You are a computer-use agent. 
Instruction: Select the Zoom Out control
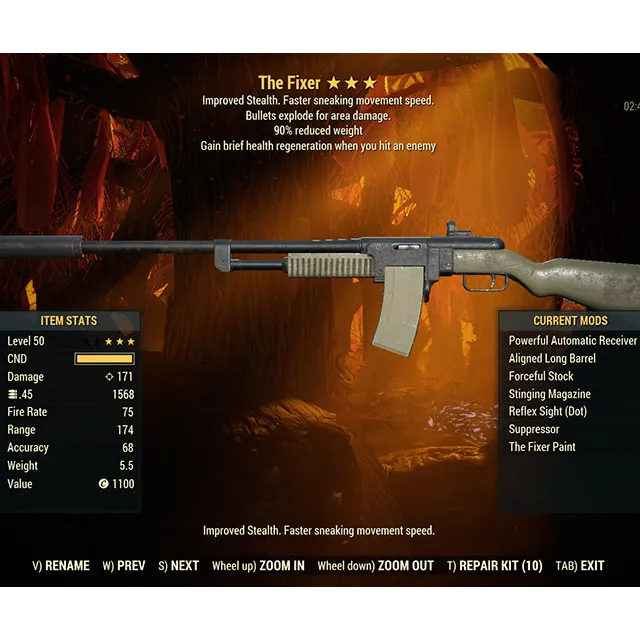[376, 566]
